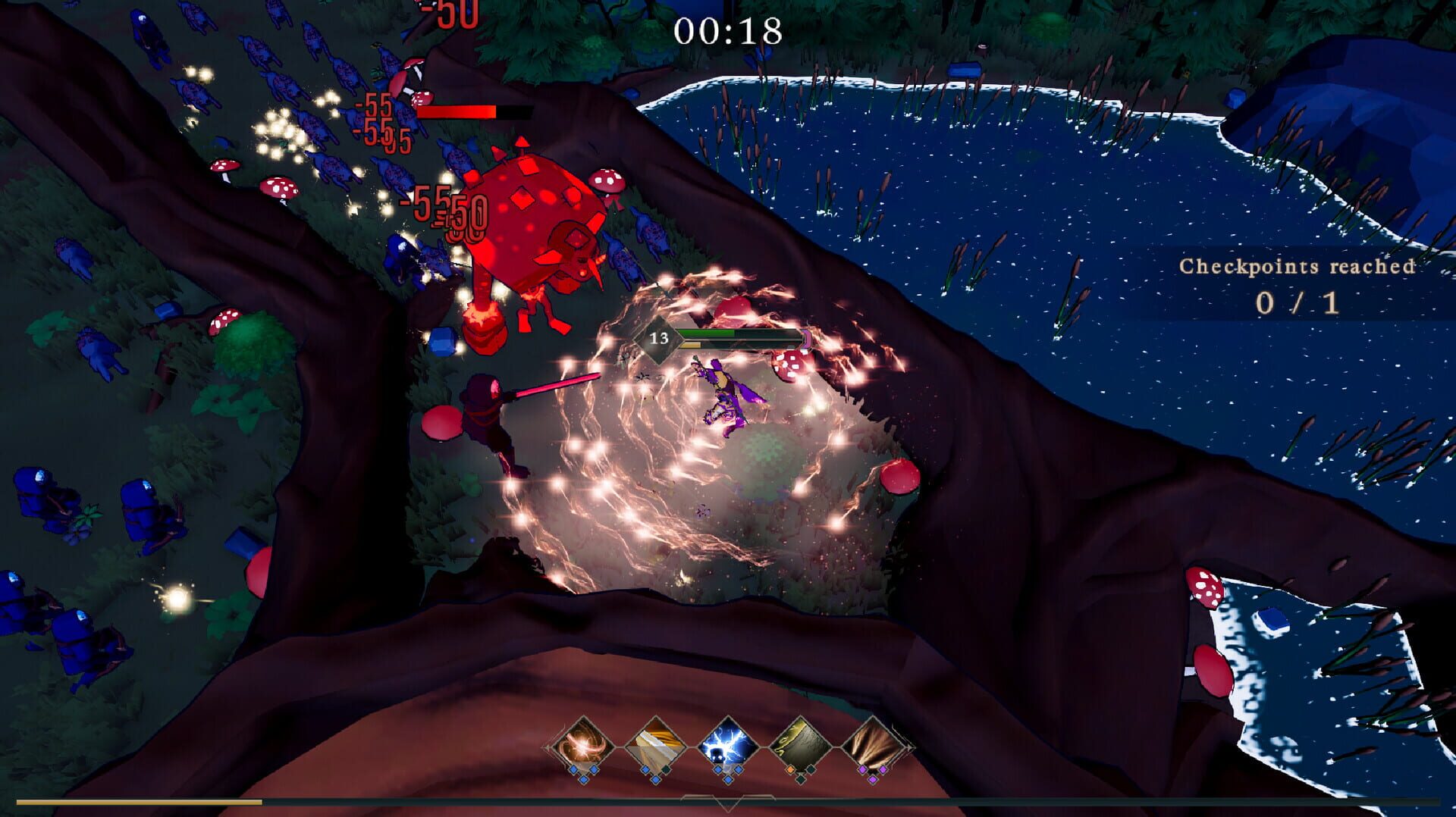Image resolution: width=1456 pixels, height=817 pixels.
Task: Toggle the orange upgrade pip under stump ability
Action: (x=789, y=770)
